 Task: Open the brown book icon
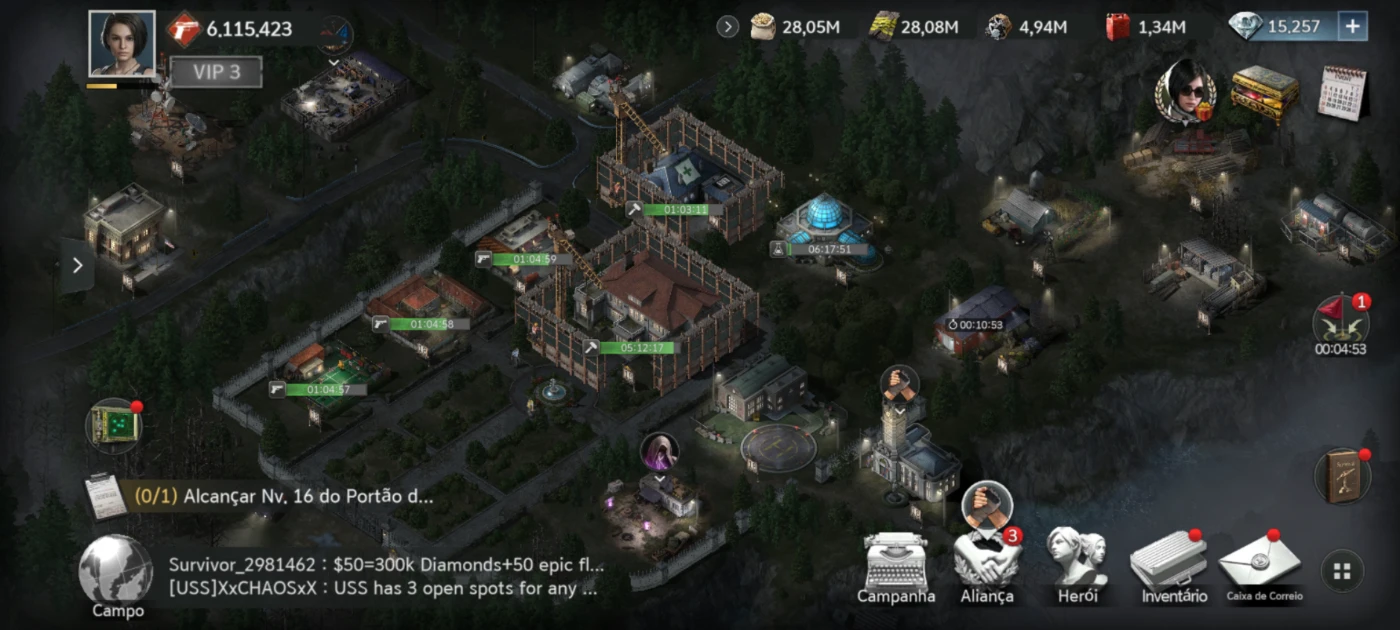pyautogui.click(x=1340, y=477)
